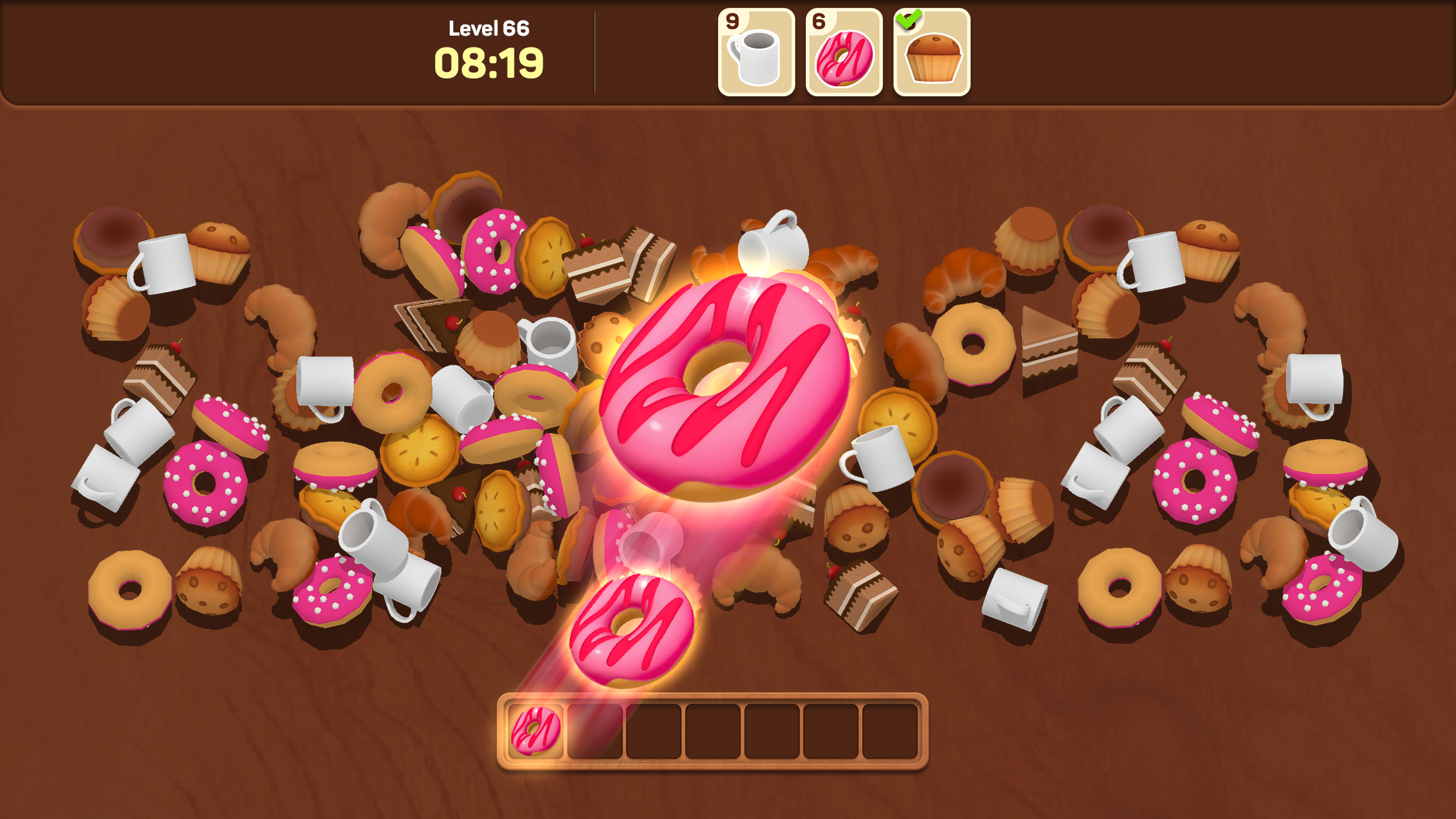Click the pink donut goal icon showing 6
Viewport: 1456px width, 819px height.
pos(843,53)
